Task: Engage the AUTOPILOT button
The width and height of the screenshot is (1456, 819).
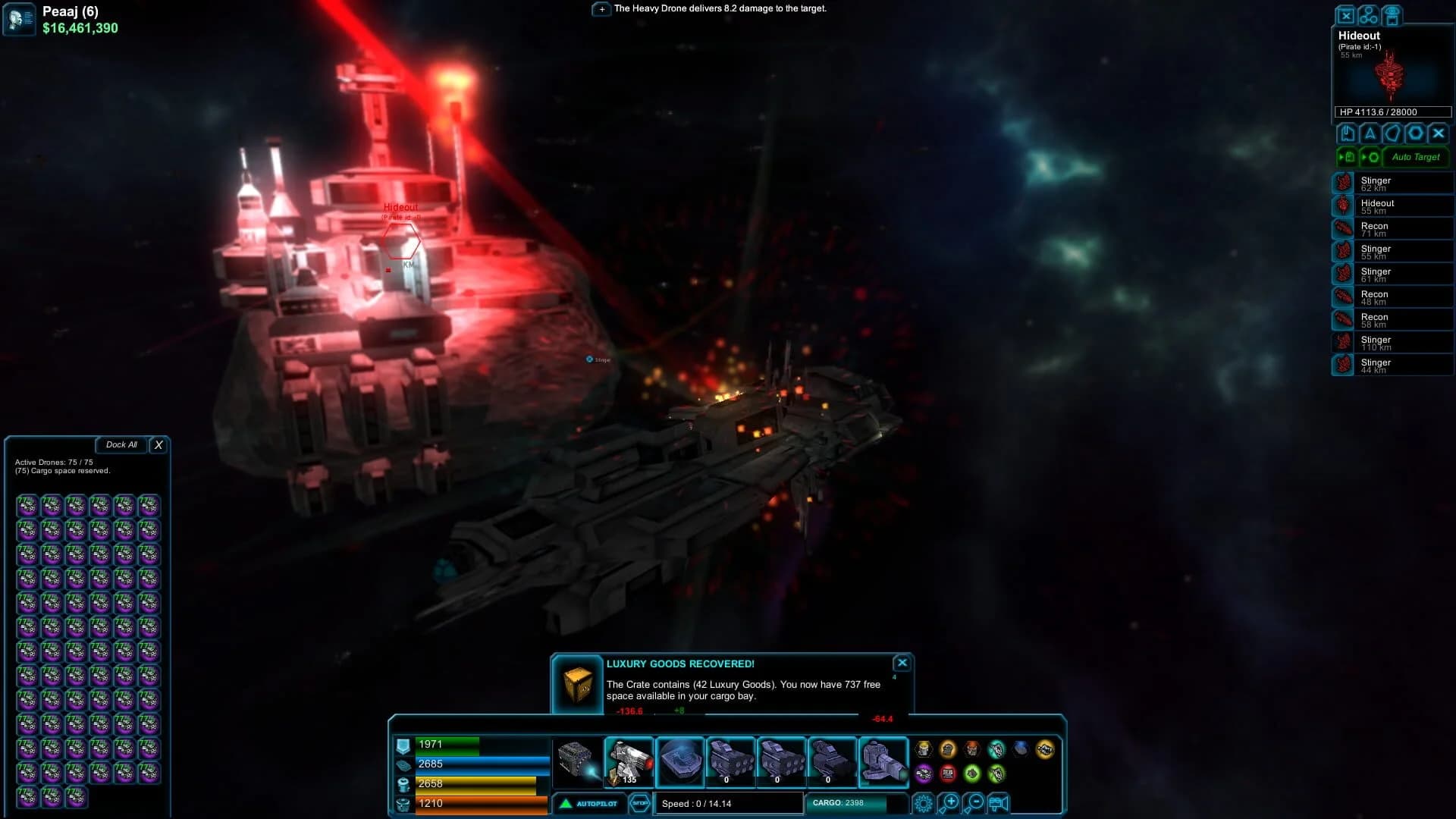Action: [x=589, y=804]
